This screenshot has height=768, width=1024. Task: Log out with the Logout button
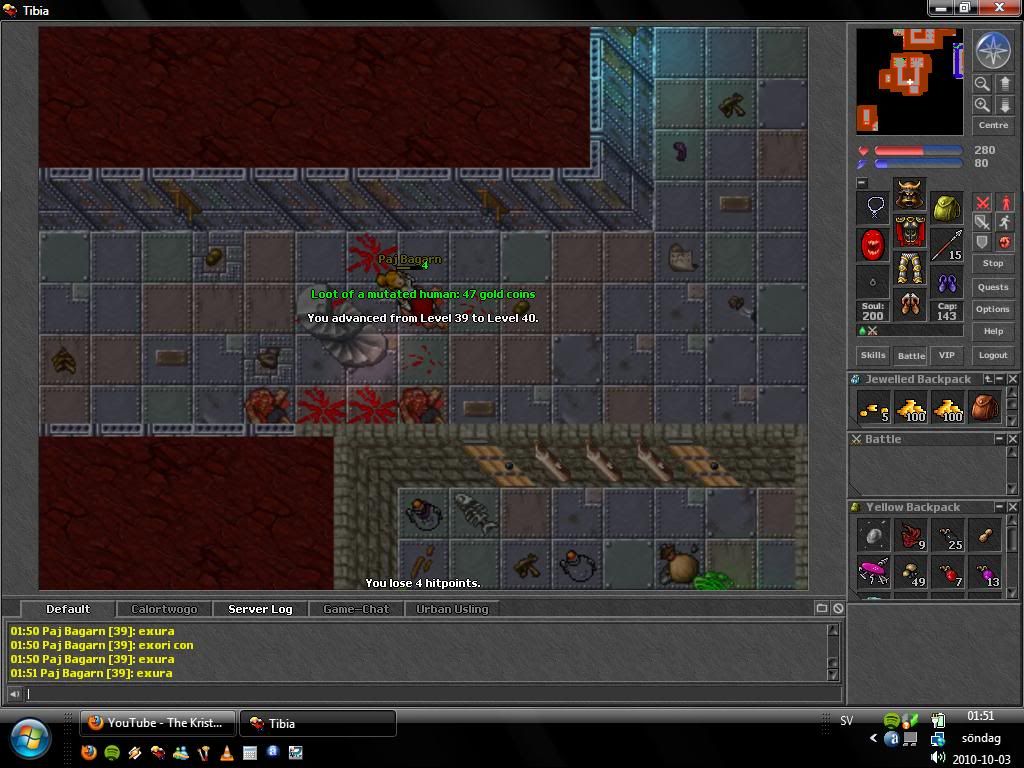click(993, 355)
